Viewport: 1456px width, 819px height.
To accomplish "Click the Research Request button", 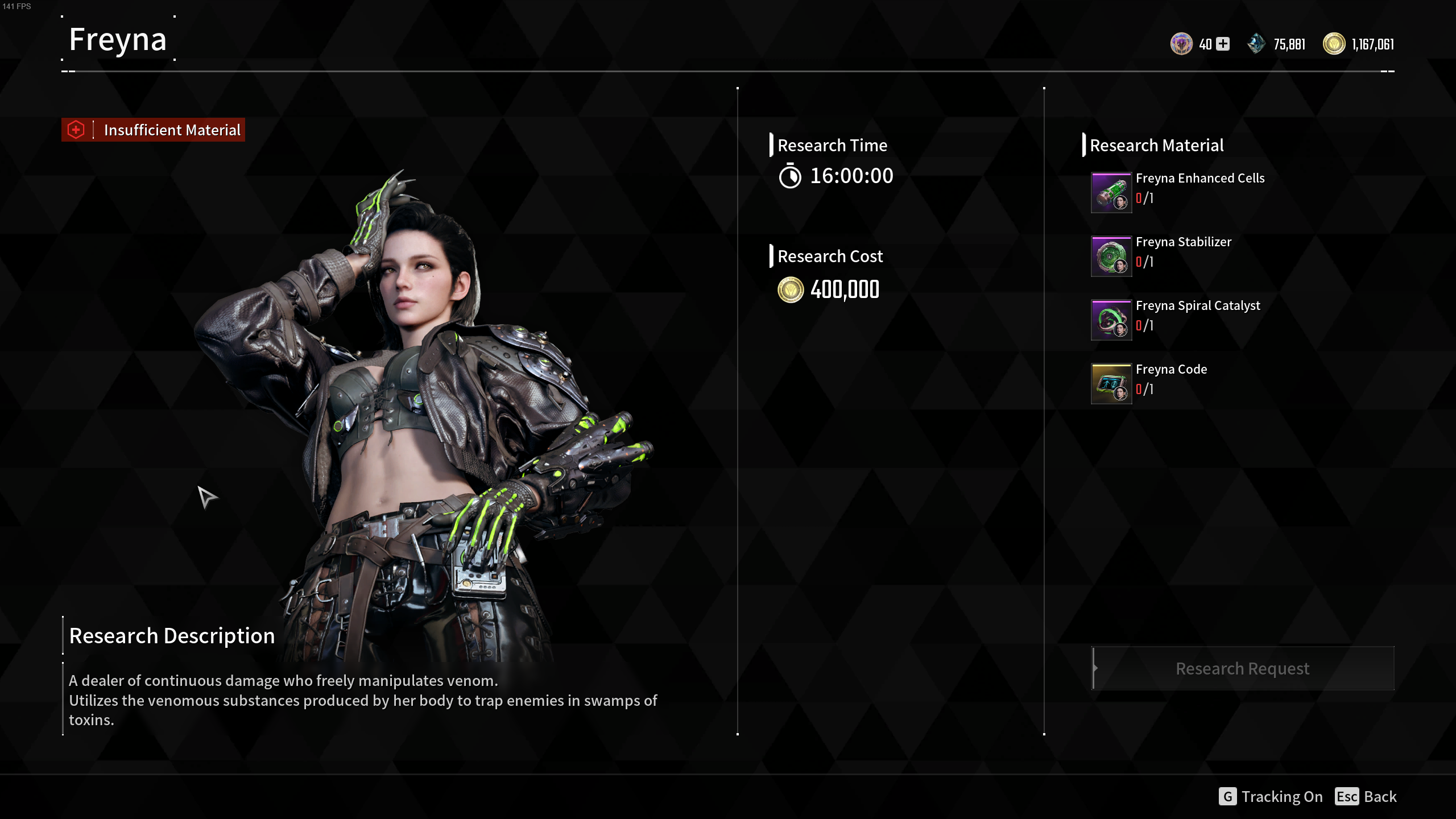I will point(1243,668).
